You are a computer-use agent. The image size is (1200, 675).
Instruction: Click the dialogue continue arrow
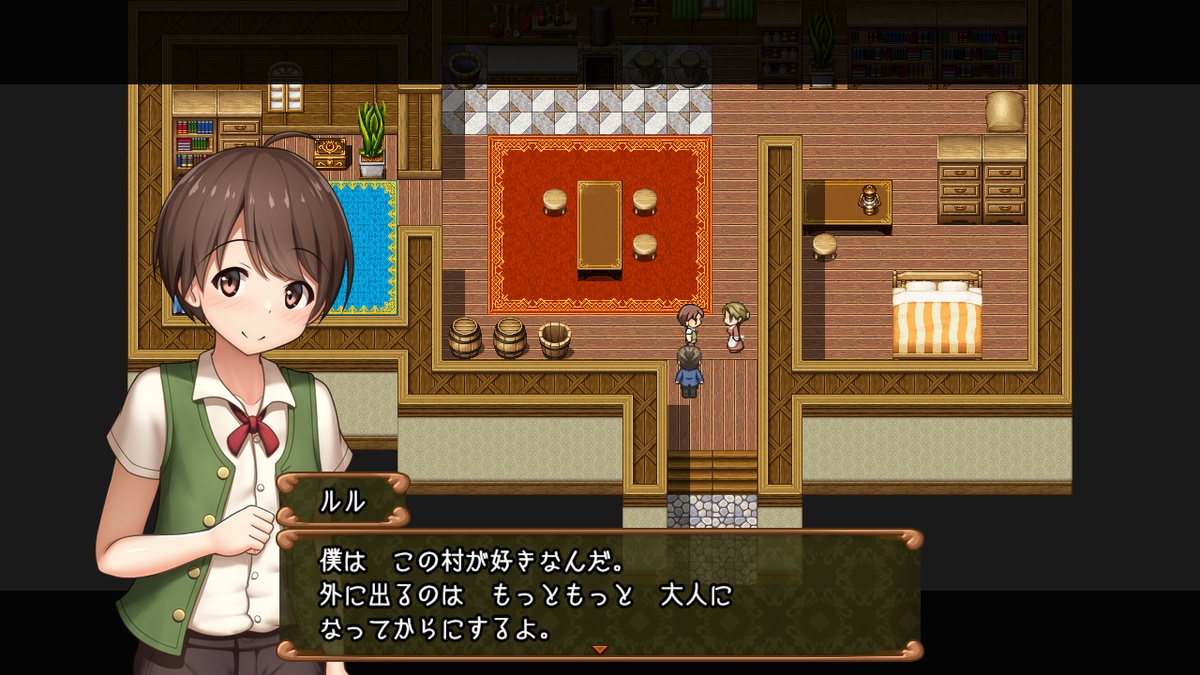click(600, 650)
